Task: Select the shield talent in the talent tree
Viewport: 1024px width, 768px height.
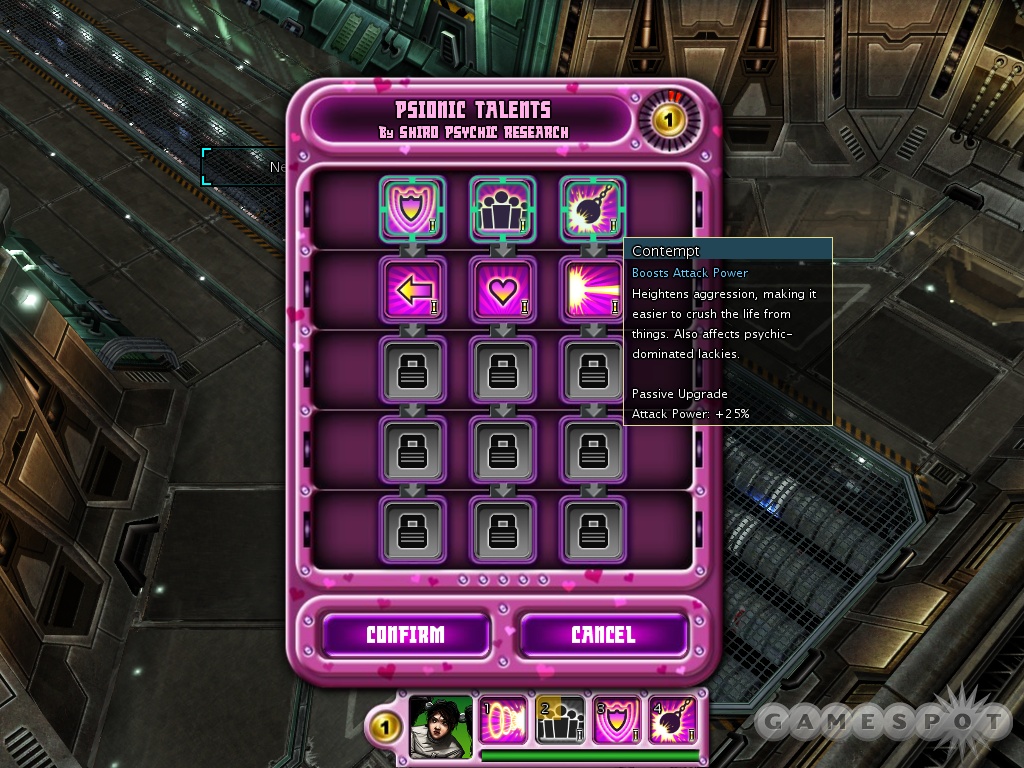Action: tap(413, 208)
